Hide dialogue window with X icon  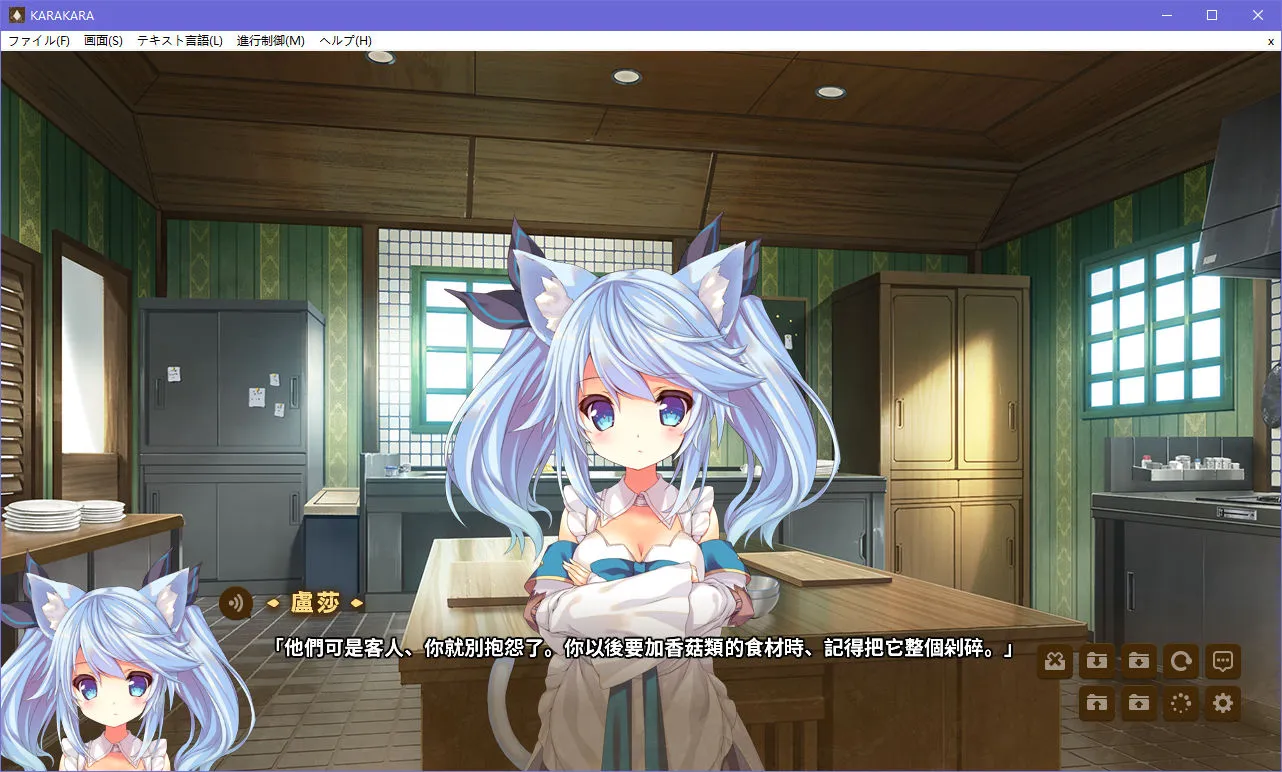pyautogui.click(x=1054, y=662)
